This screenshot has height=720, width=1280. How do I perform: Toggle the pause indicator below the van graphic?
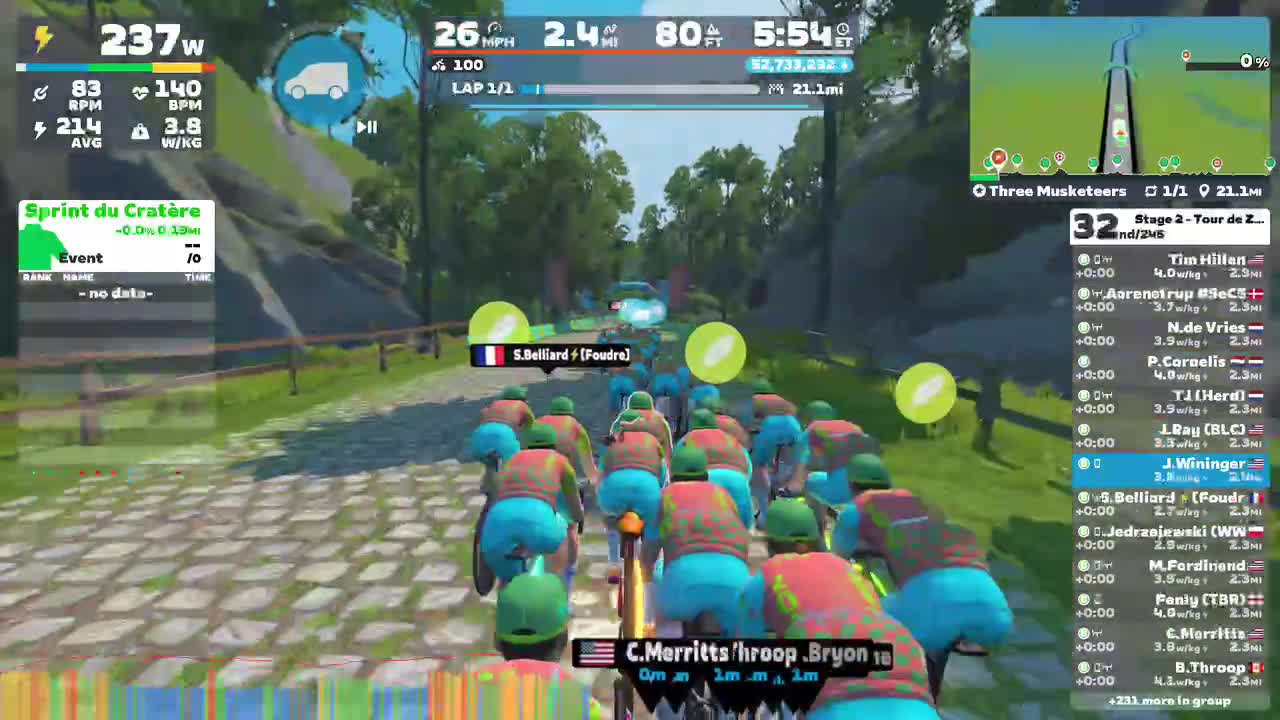pyautogui.click(x=366, y=127)
